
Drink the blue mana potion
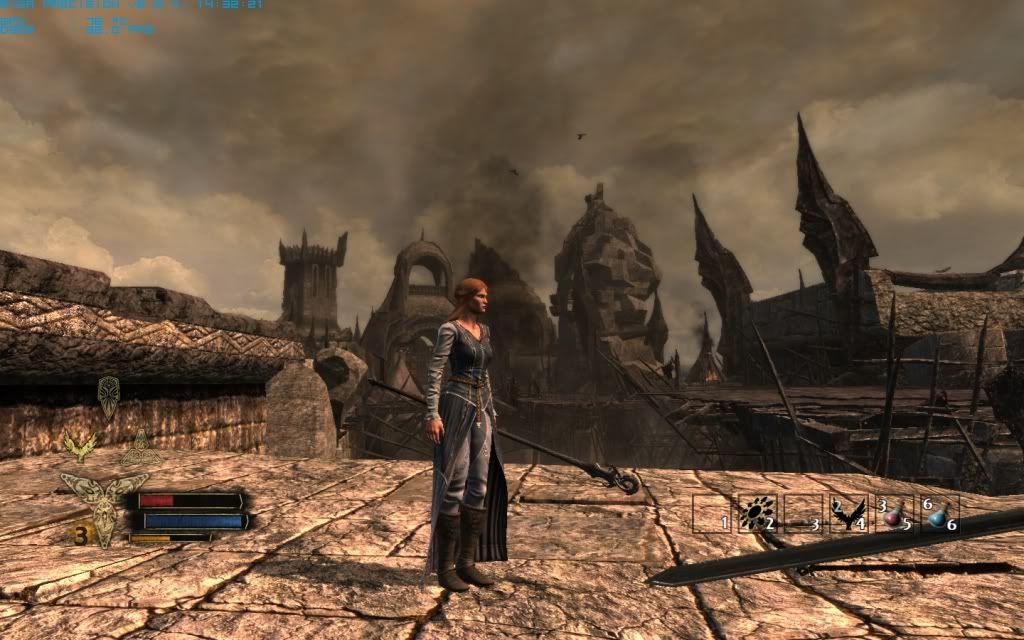(x=938, y=514)
